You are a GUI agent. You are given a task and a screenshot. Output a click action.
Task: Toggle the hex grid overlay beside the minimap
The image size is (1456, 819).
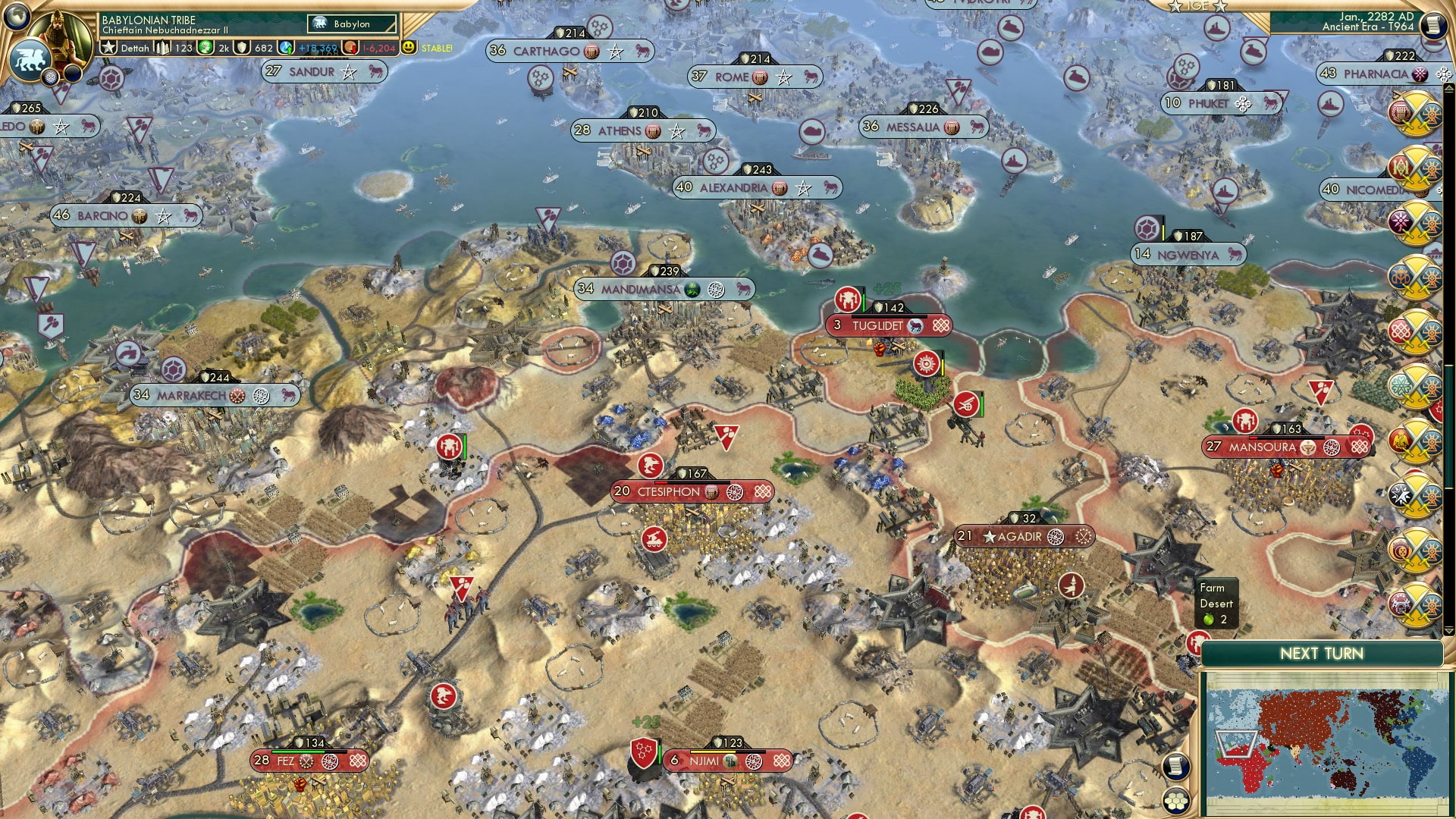click(x=1175, y=800)
